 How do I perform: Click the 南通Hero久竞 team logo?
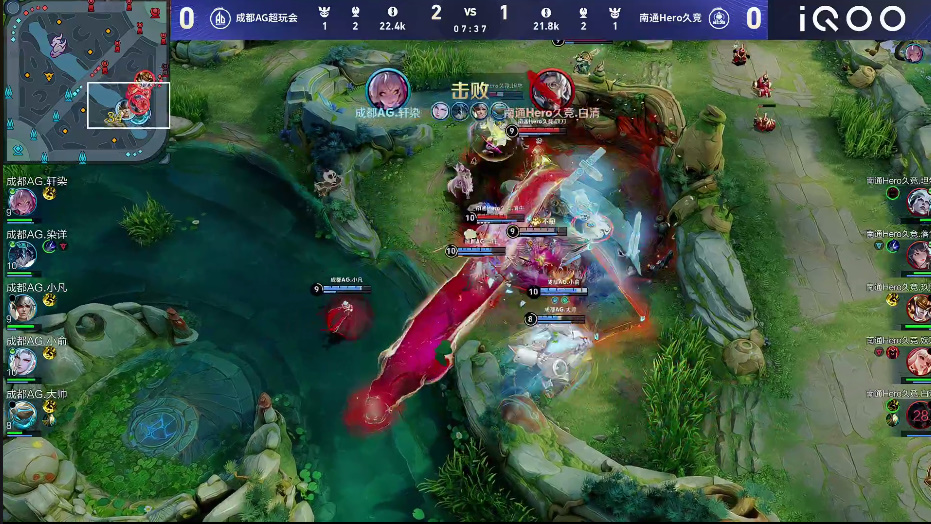click(718, 18)
